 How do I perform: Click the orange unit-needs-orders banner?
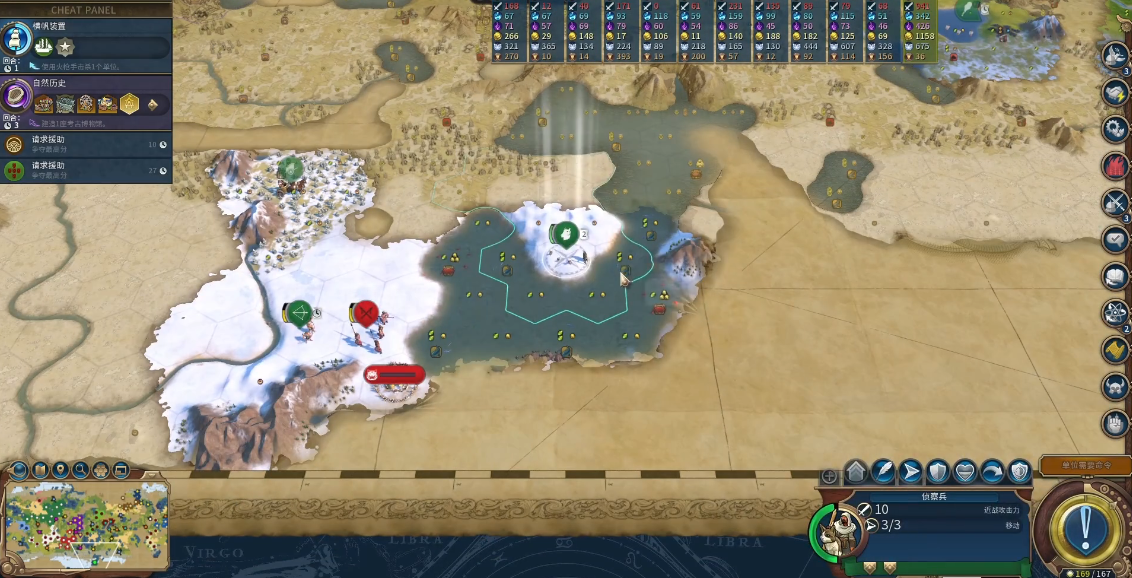1085,466
